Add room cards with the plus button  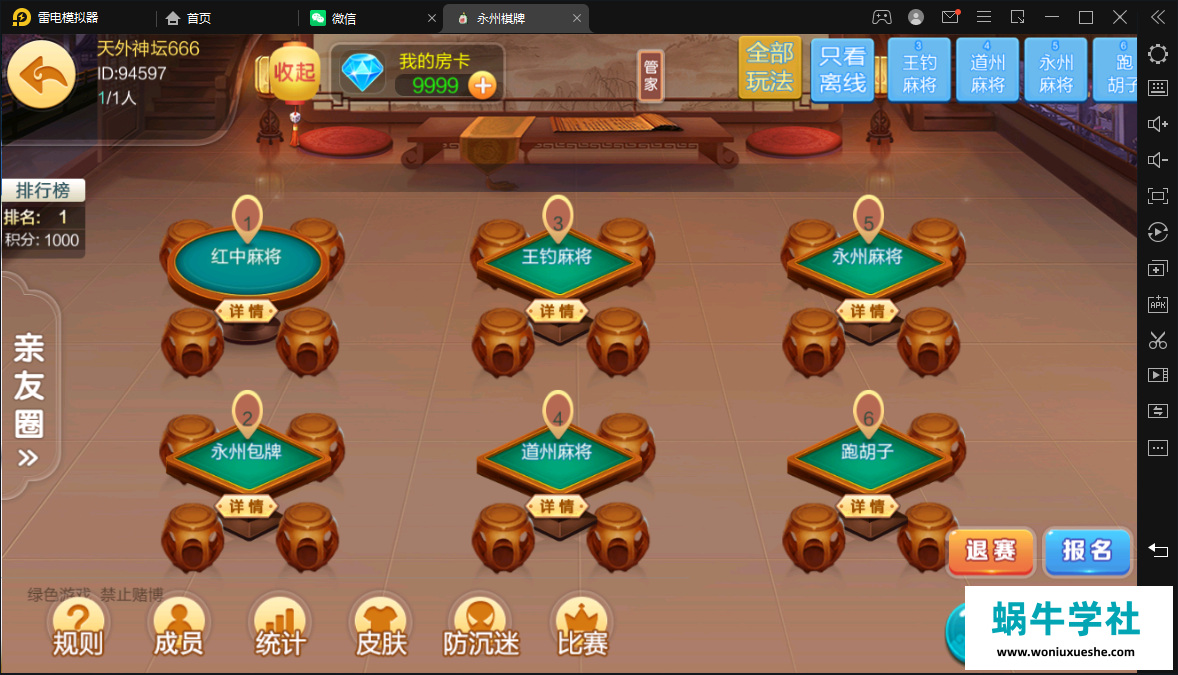[x=483, y=86]
